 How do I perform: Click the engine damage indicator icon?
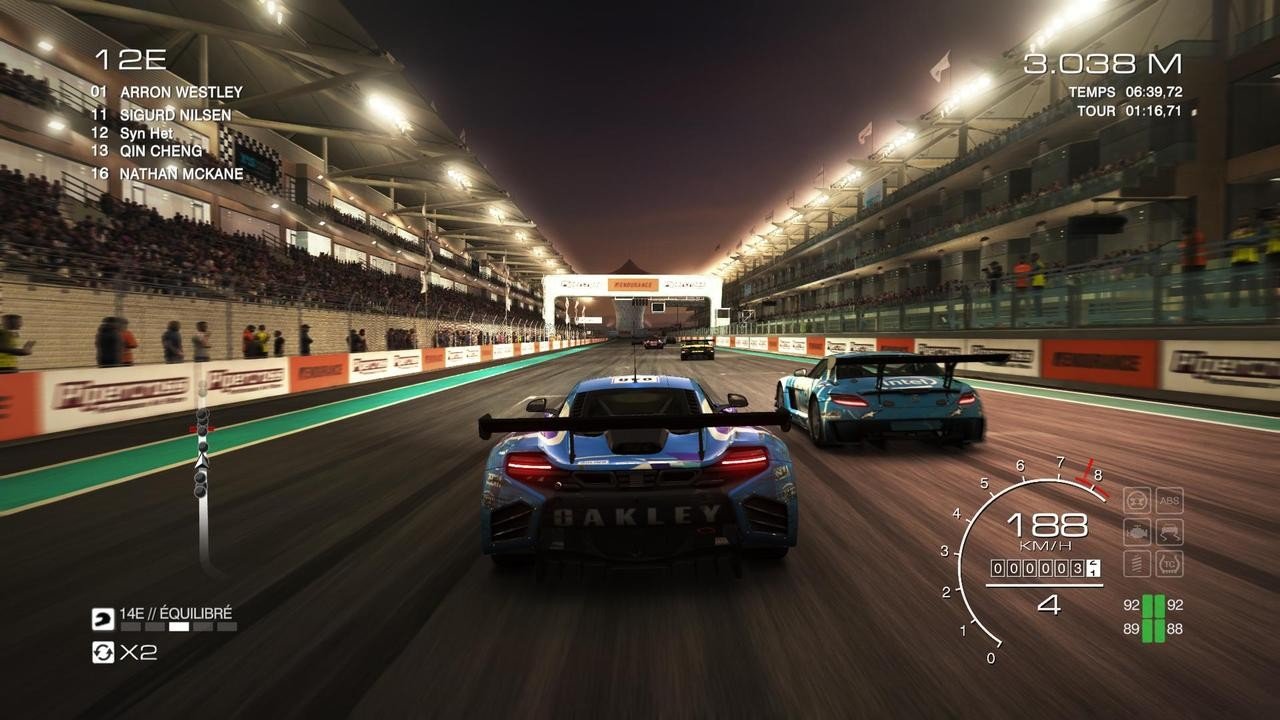[x=1137, y=530]
